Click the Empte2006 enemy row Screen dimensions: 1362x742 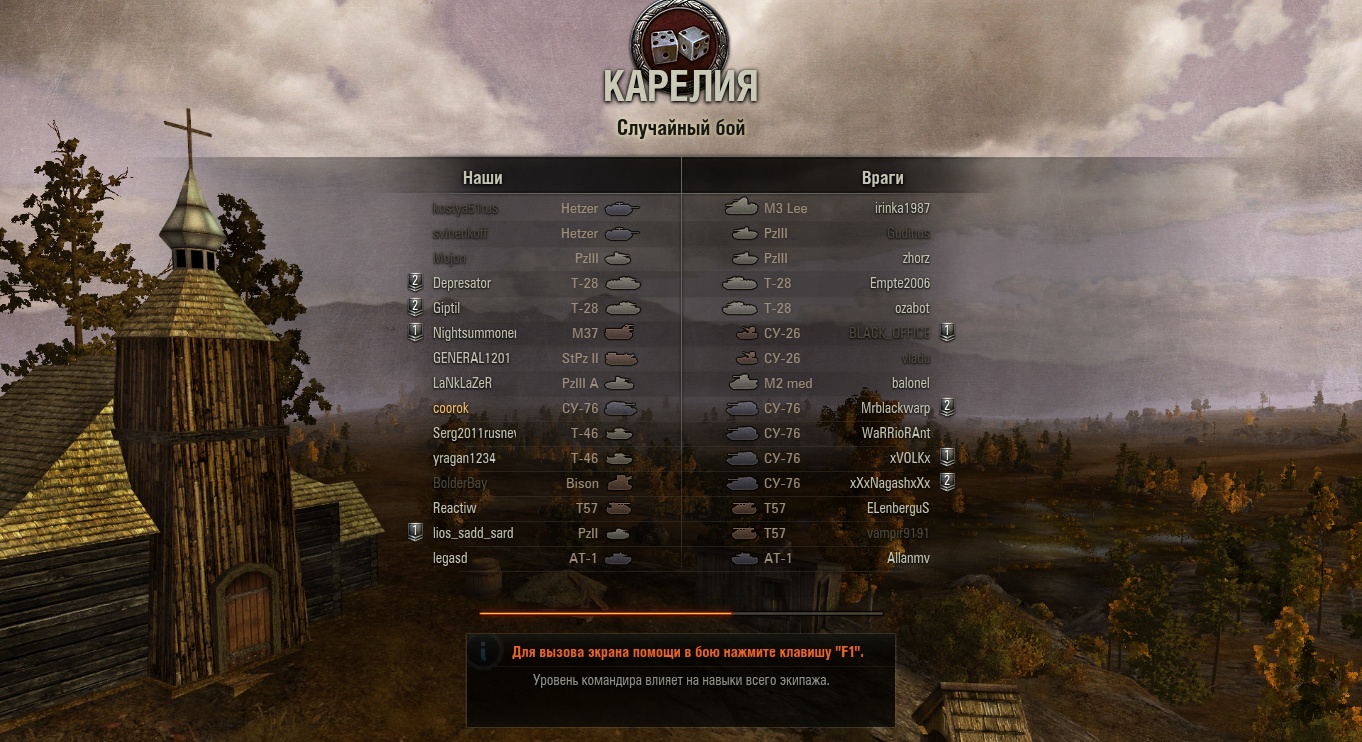(899, 283)
